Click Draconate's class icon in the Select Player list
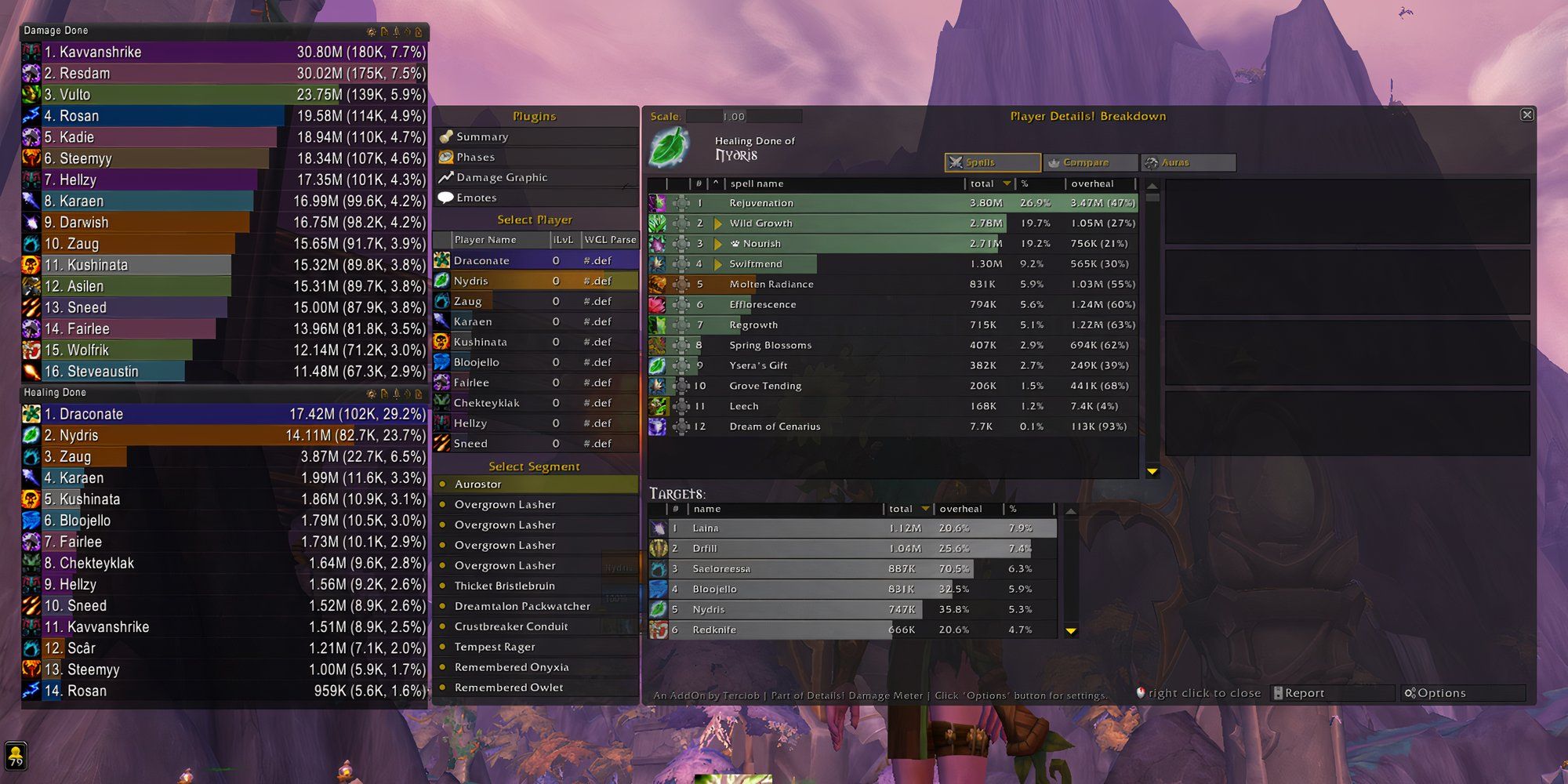Viewport: 1568px width, 784px height. coord(442,260)
